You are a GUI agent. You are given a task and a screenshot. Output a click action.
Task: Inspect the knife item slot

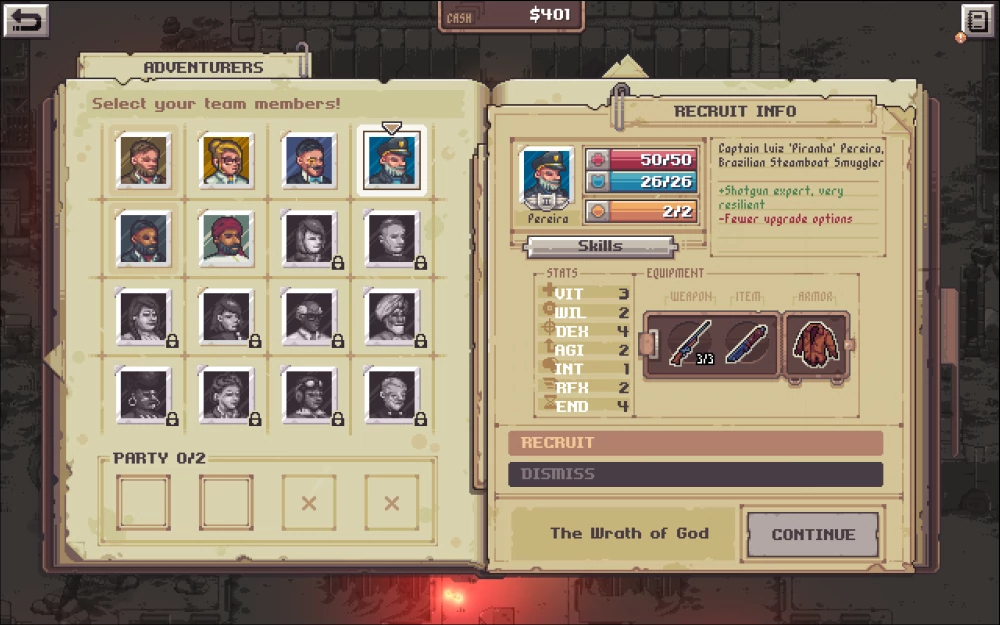(746, 343)
